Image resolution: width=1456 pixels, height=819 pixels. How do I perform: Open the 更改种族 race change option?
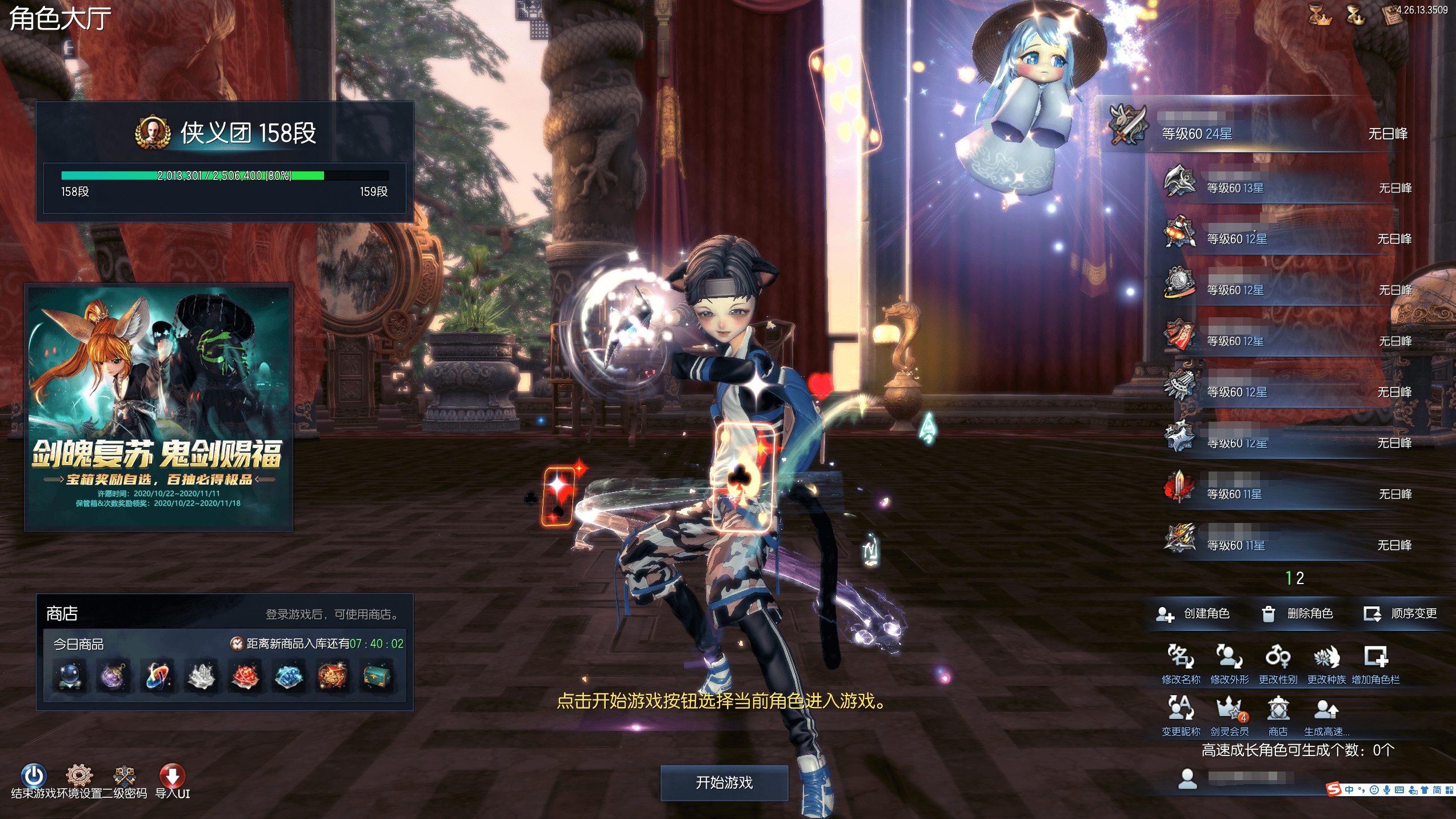coord(1326,658)
